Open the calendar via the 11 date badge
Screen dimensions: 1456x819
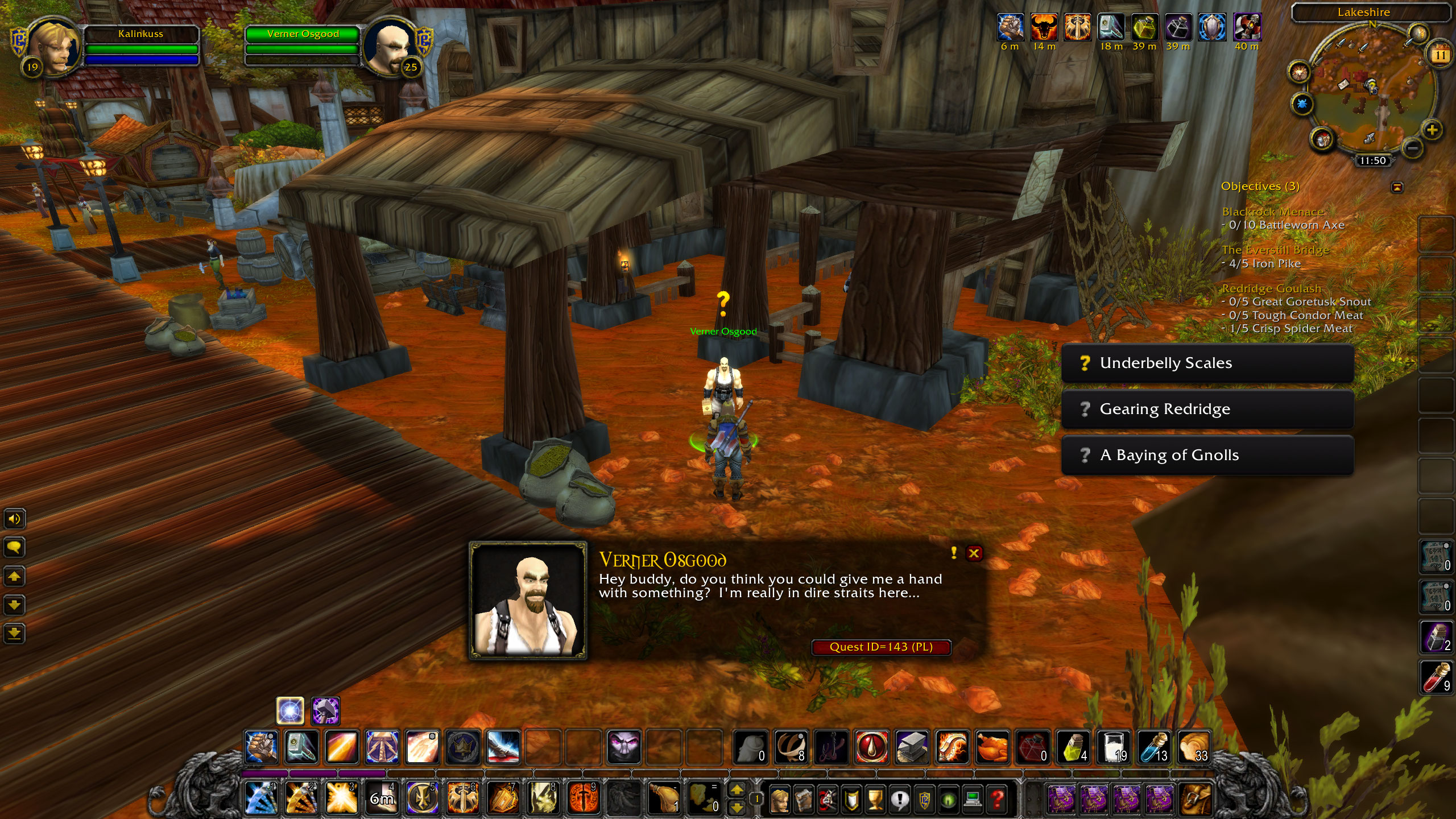(x=1440, y=55)
